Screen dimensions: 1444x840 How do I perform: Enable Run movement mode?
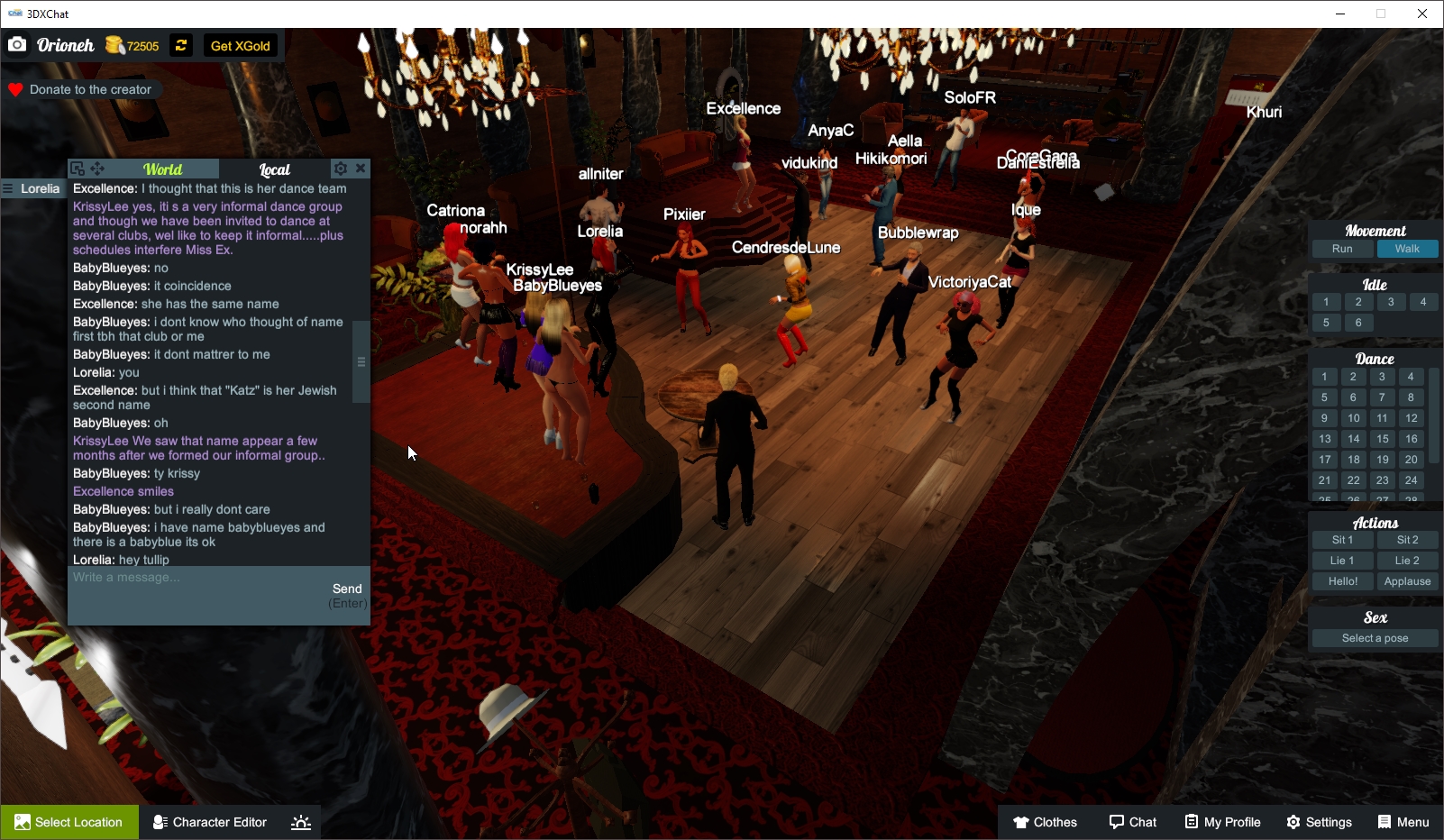click(x=1342, y=249)
